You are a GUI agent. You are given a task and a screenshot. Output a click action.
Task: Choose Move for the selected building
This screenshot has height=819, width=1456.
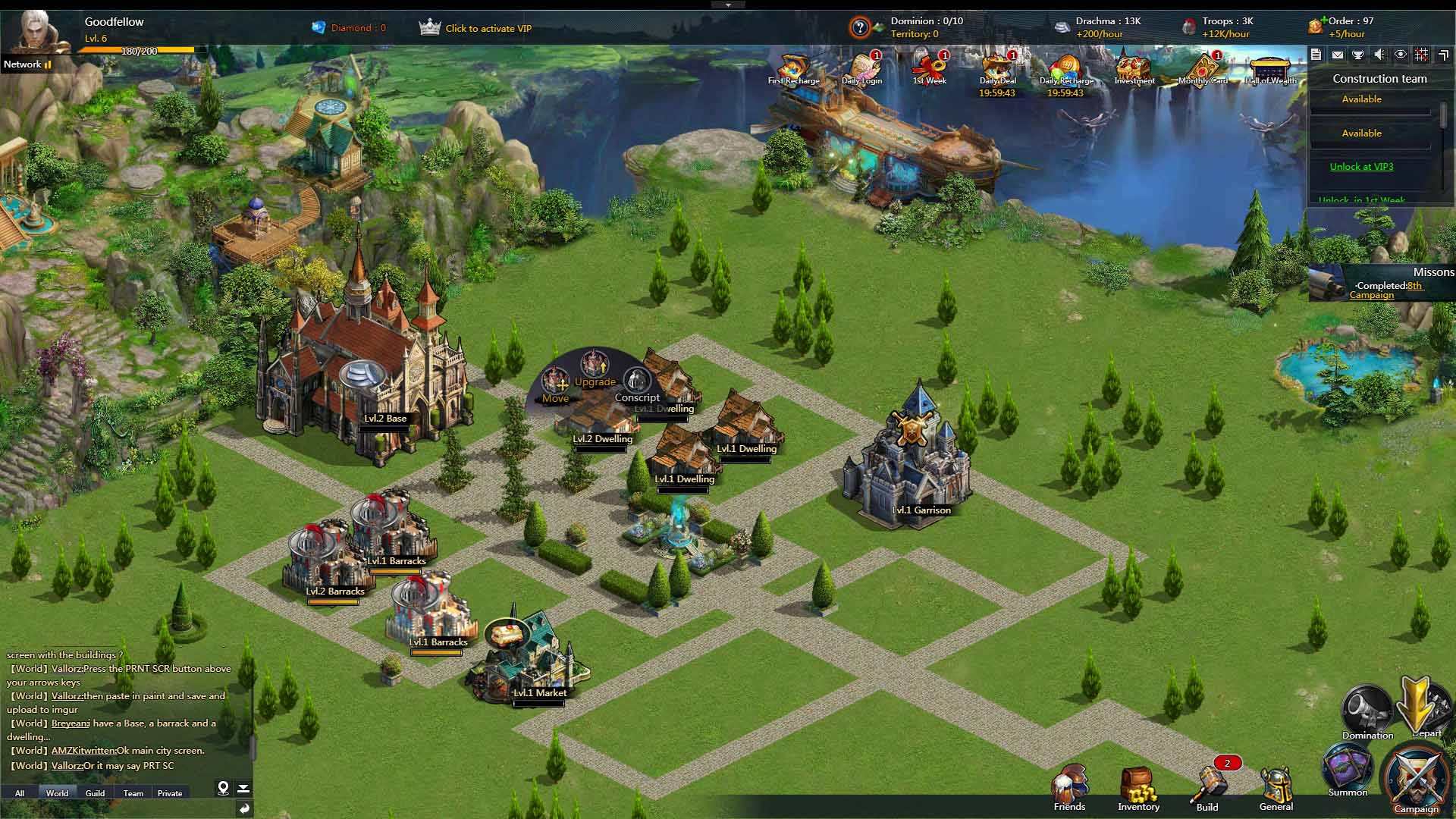pos(555,383)
